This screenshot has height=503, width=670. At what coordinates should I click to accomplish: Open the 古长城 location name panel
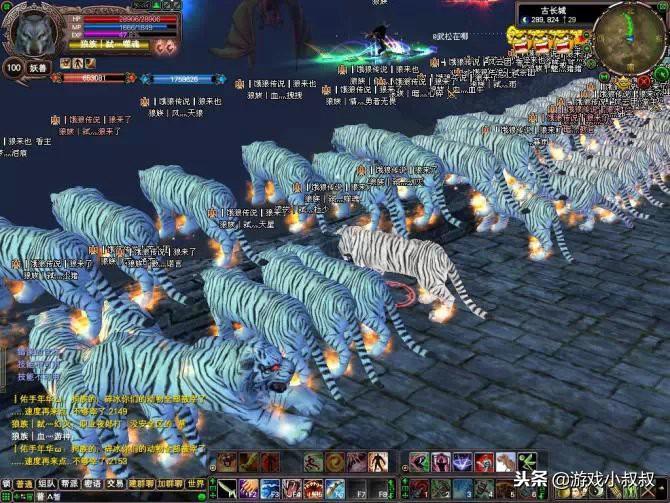click(x=554, y=8)
